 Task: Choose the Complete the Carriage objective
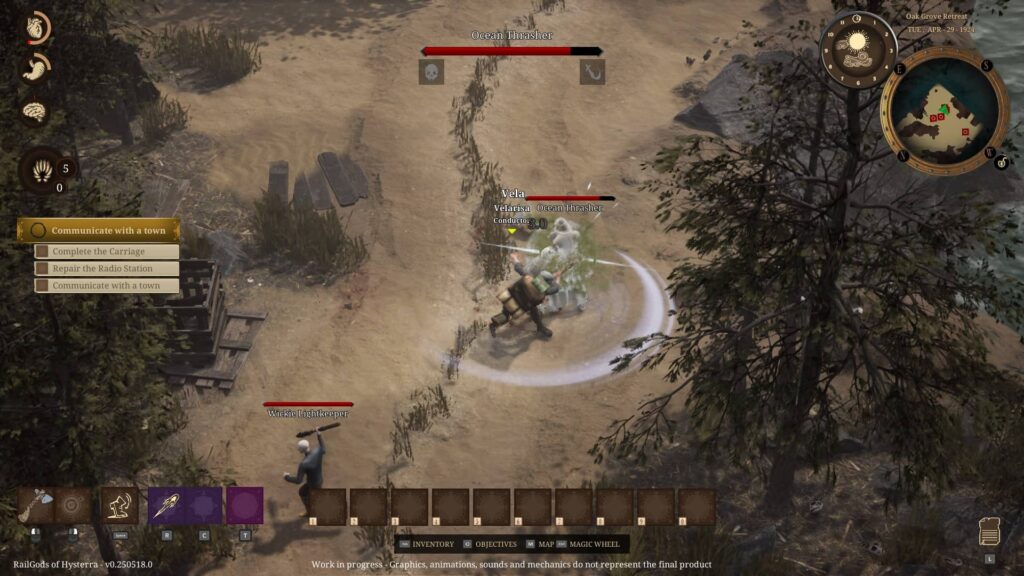pos(106,252)
